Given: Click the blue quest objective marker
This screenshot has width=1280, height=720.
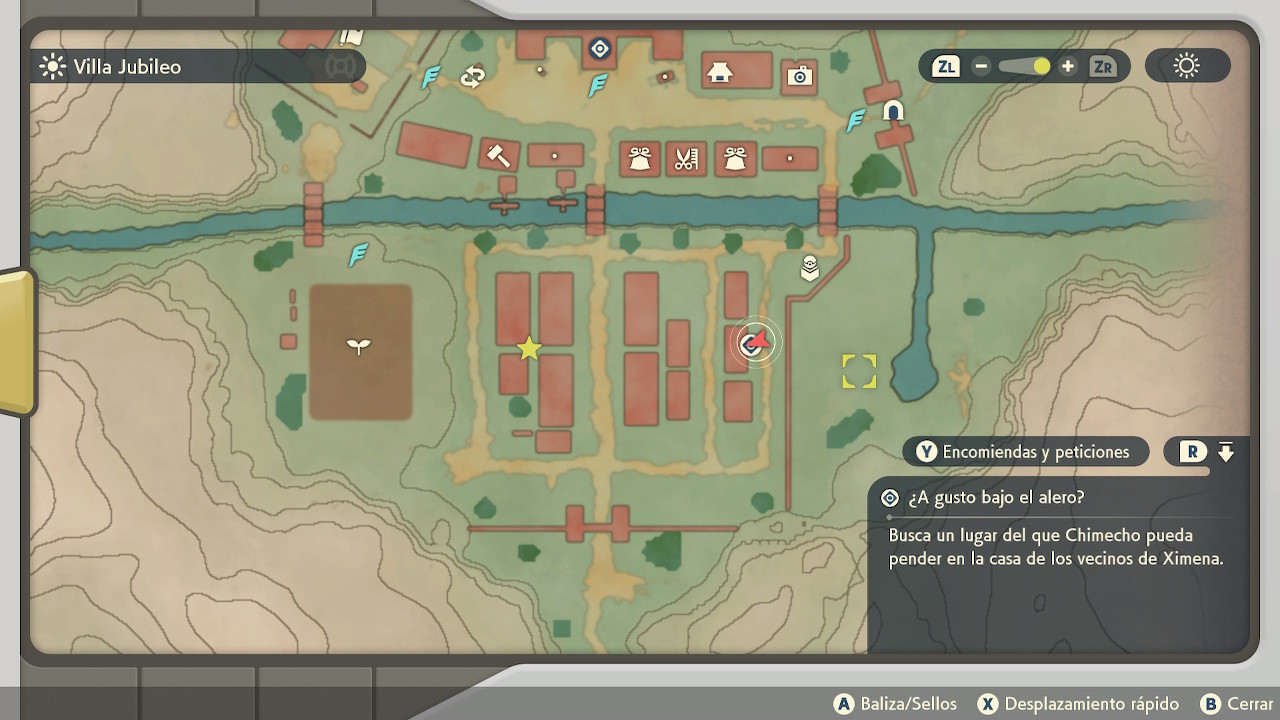Looking at the screenshot, I should 599,48.
